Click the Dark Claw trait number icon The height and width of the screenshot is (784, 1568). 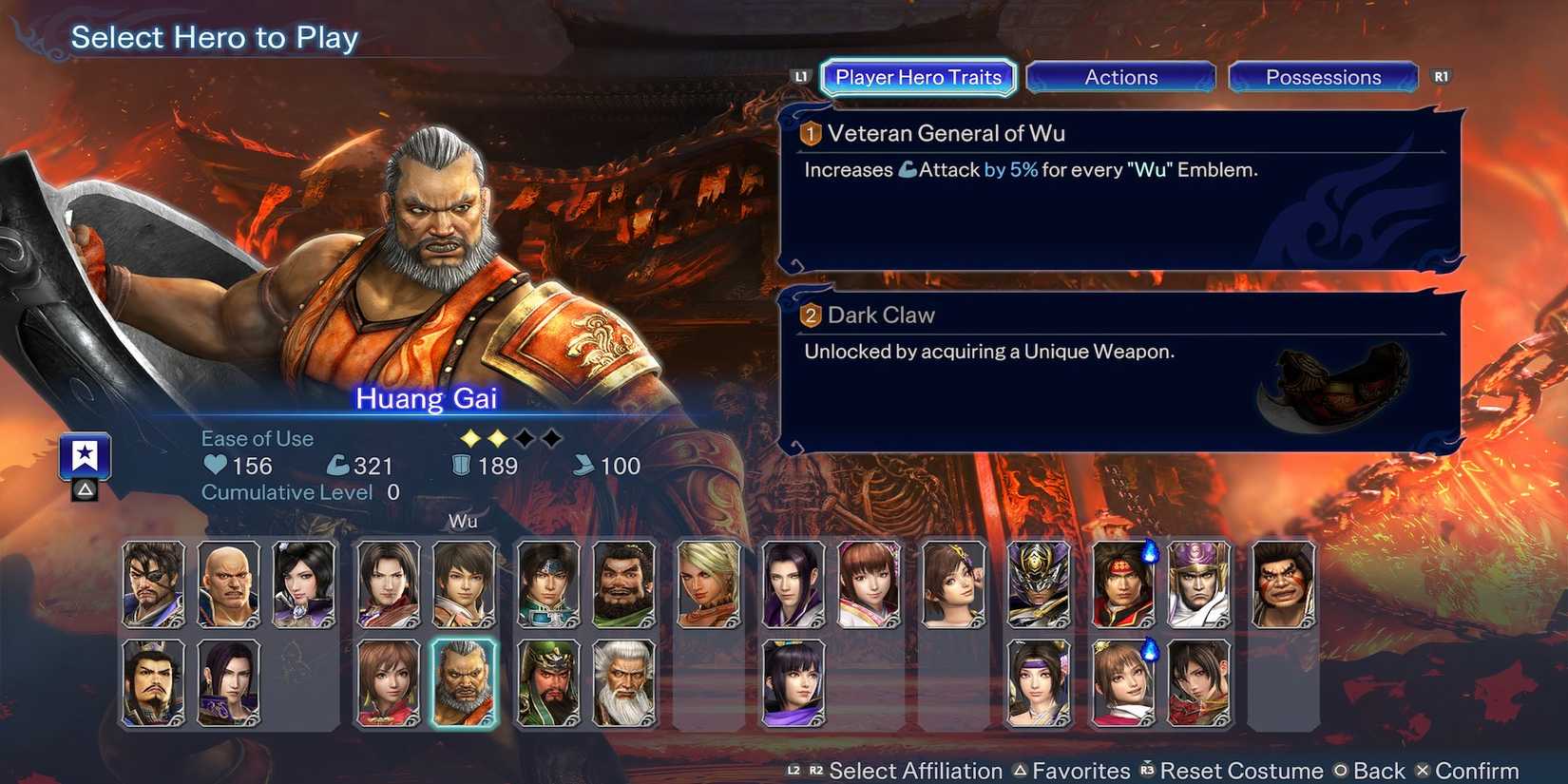pos(810,315)
